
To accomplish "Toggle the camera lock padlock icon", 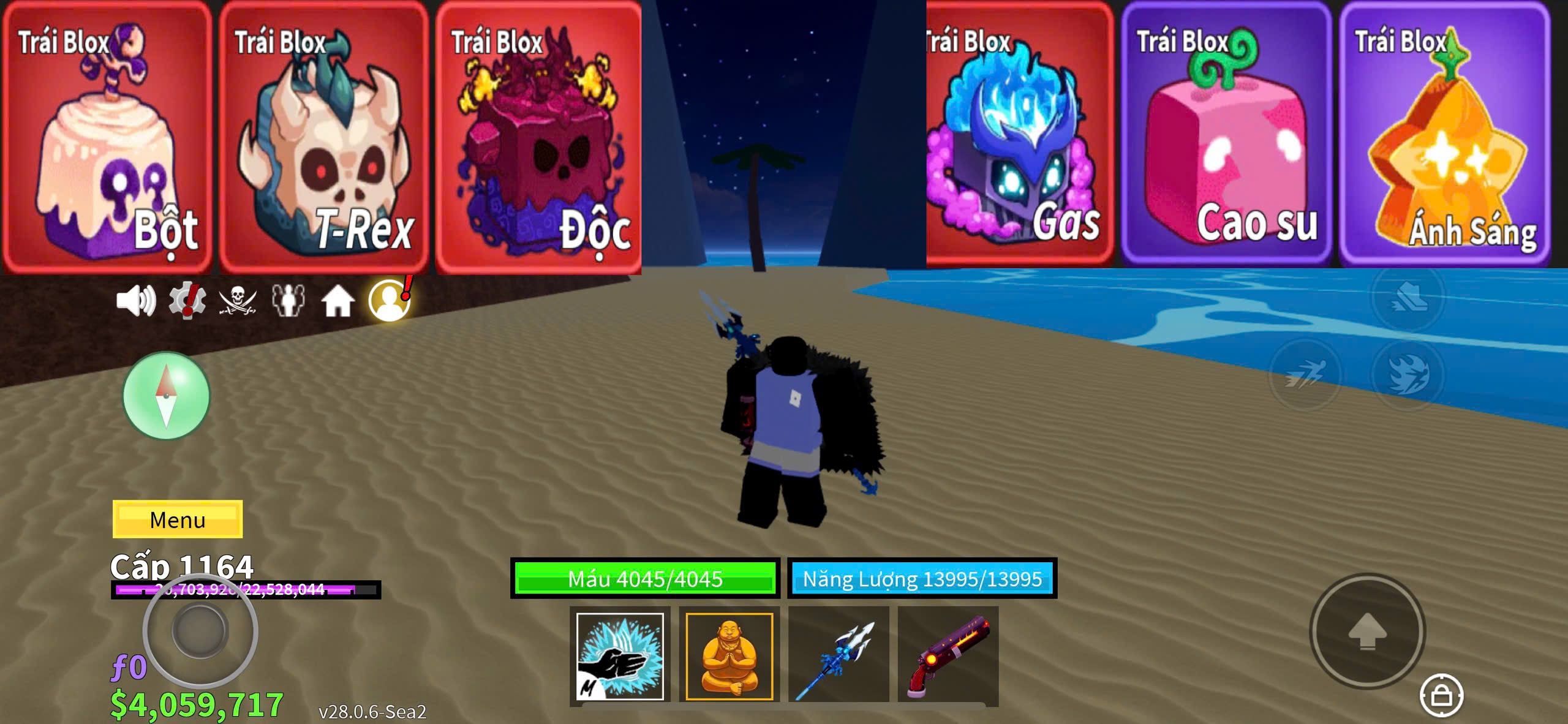I will pyautogui.click(x=1441, y=695).
